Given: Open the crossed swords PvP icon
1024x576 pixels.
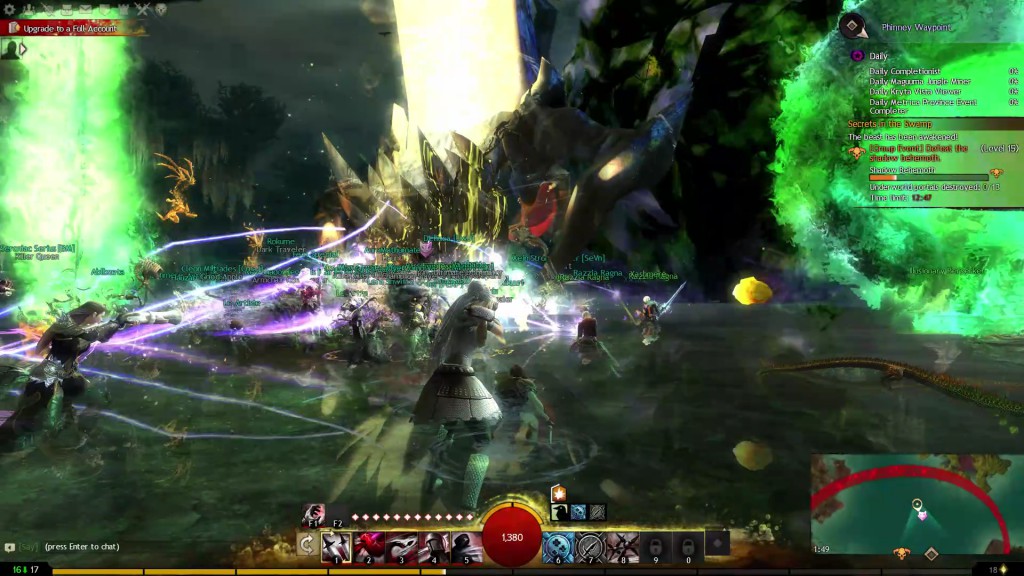Looking at the screenshot, I should pyautogui.click(x=141, y=9).
